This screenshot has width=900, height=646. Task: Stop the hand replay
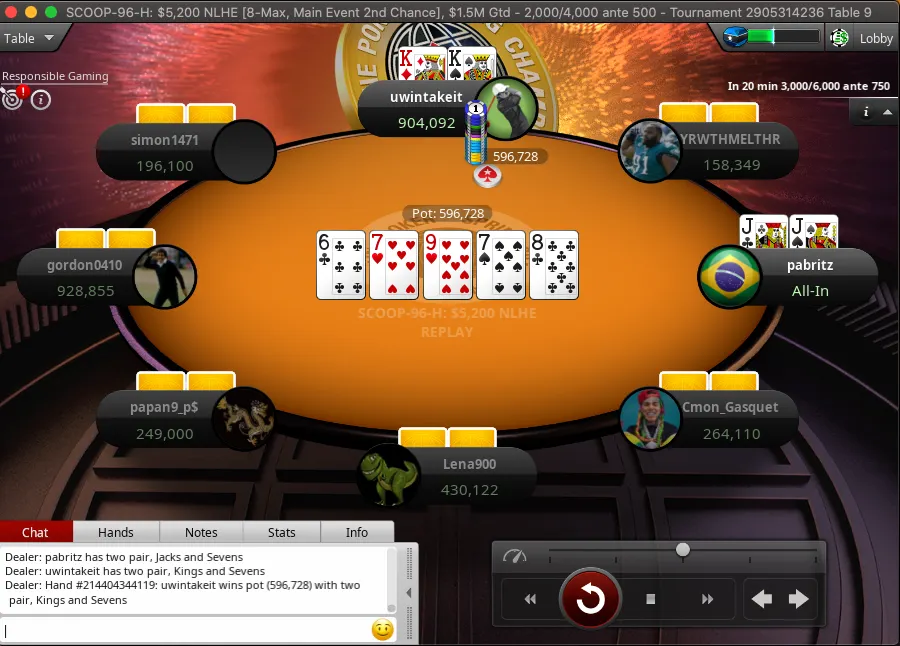650,599
